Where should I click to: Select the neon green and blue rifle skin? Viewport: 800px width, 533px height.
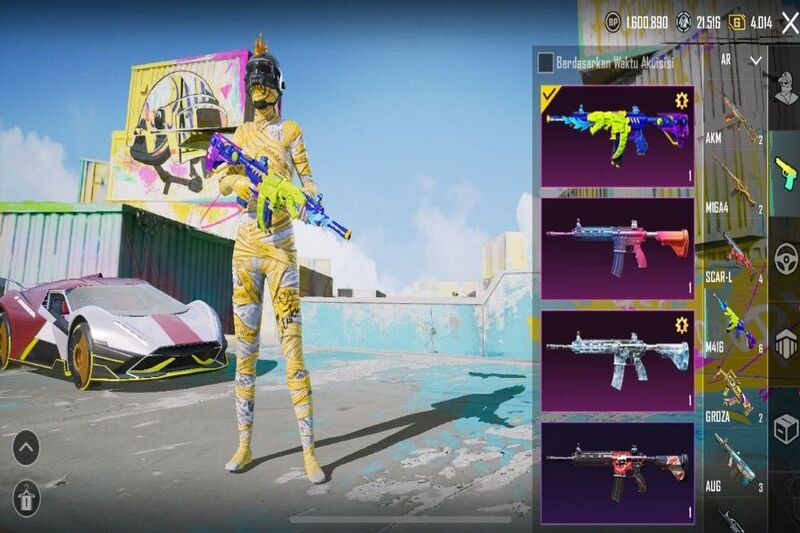(x=617, y=135)
